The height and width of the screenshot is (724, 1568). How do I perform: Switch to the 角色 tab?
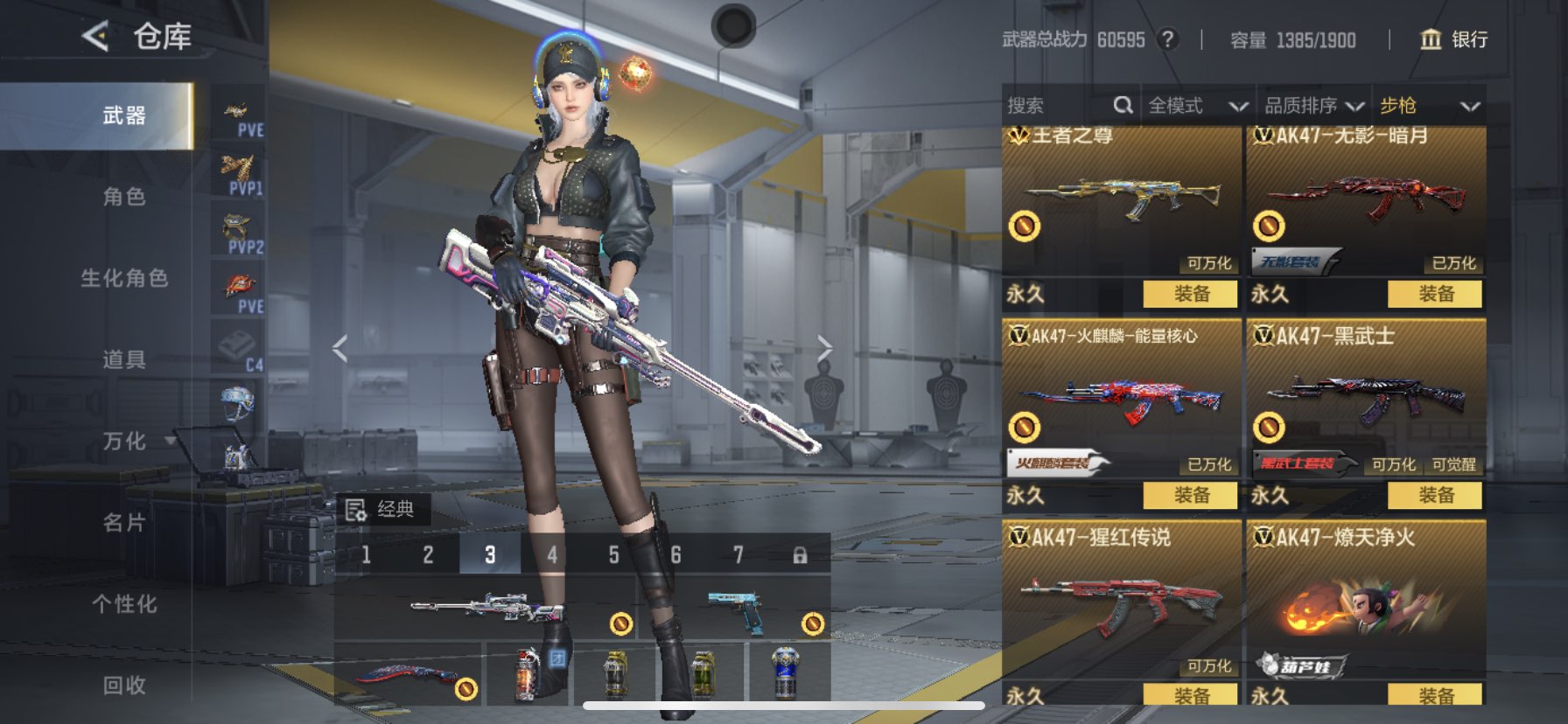124,197
